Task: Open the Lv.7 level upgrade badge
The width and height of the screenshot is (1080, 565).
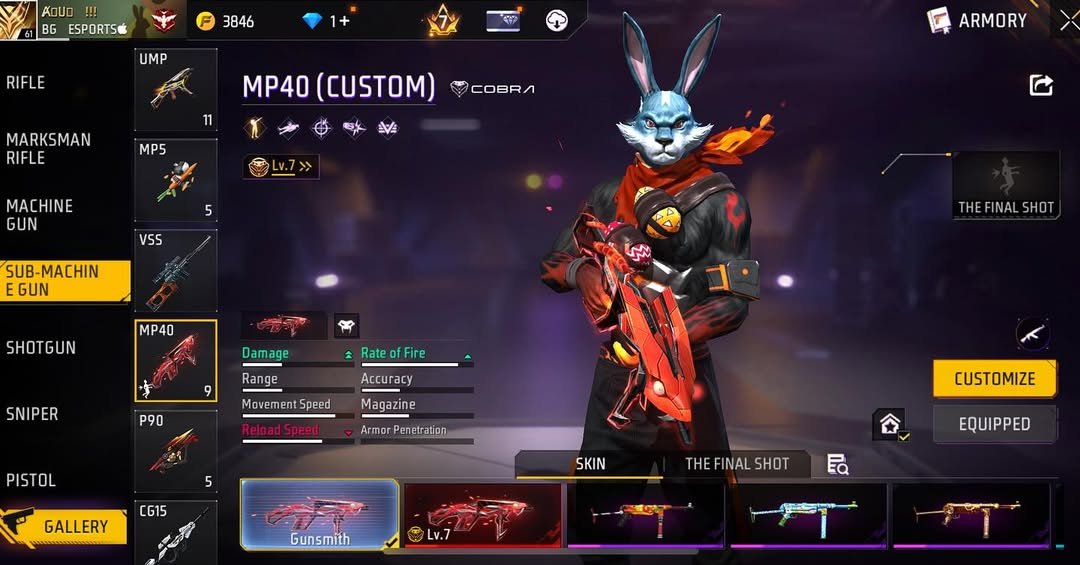Action: (281, 167)
